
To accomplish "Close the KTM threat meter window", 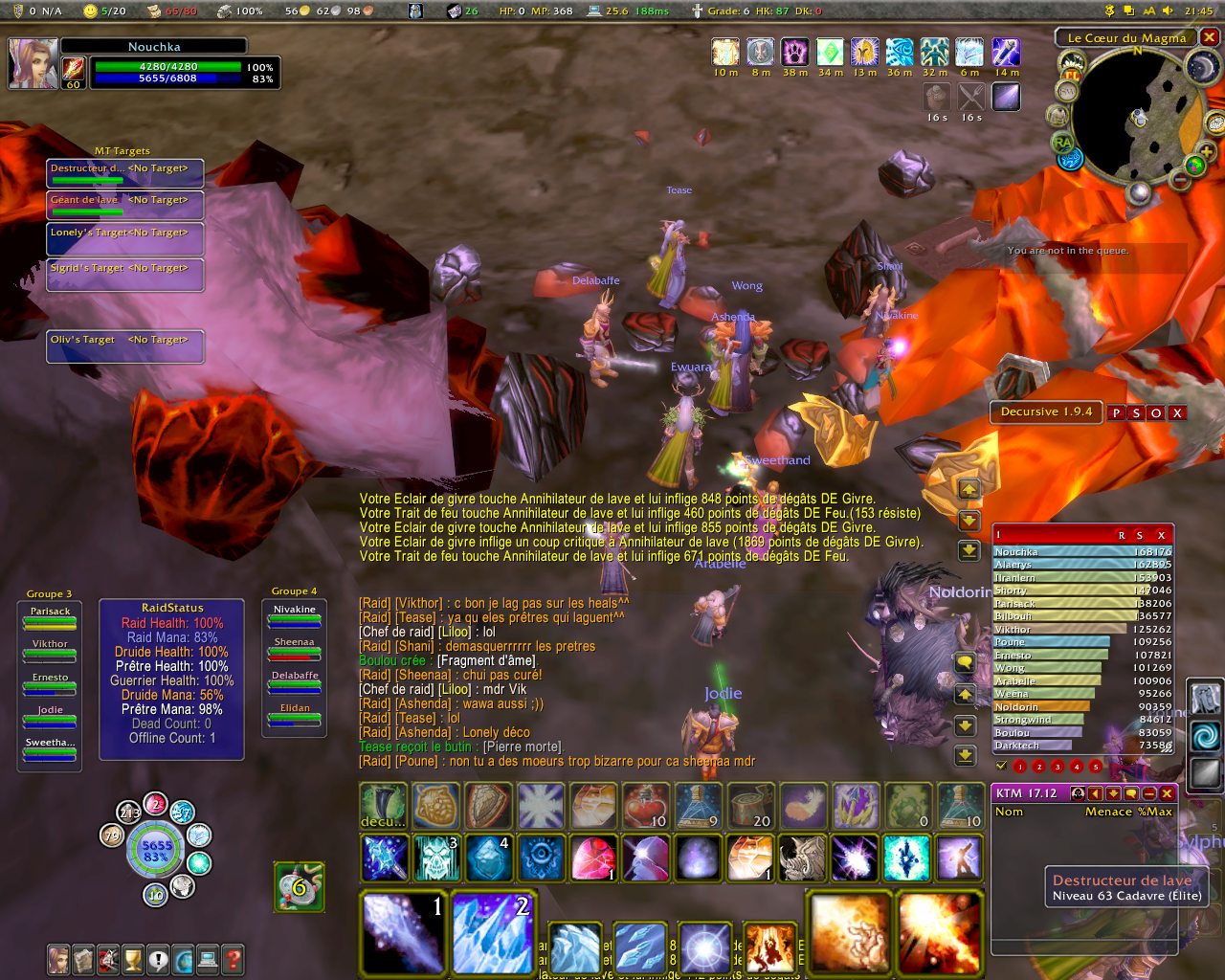I will point(1167,793).
